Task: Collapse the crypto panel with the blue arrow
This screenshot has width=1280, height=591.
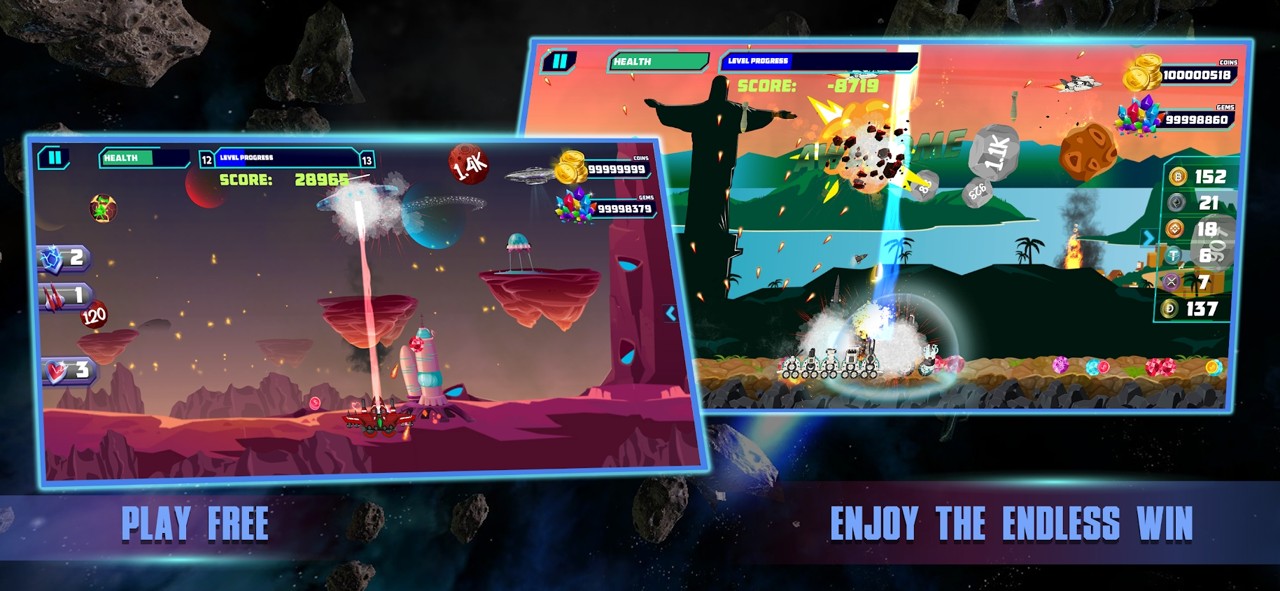Action: click(x=1149, y=238)
